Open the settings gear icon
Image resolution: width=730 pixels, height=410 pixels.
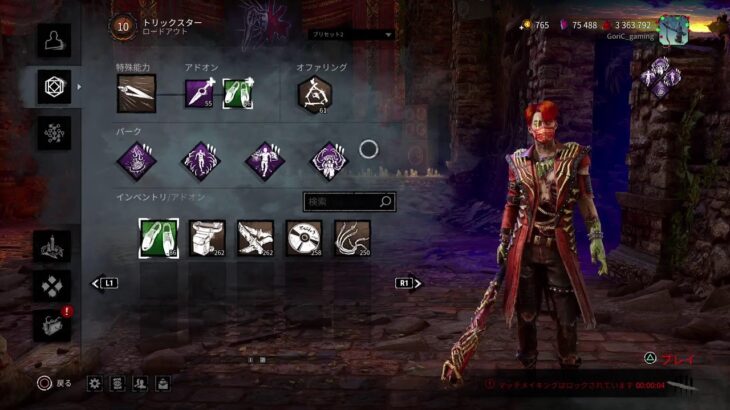tap(95, 382)
